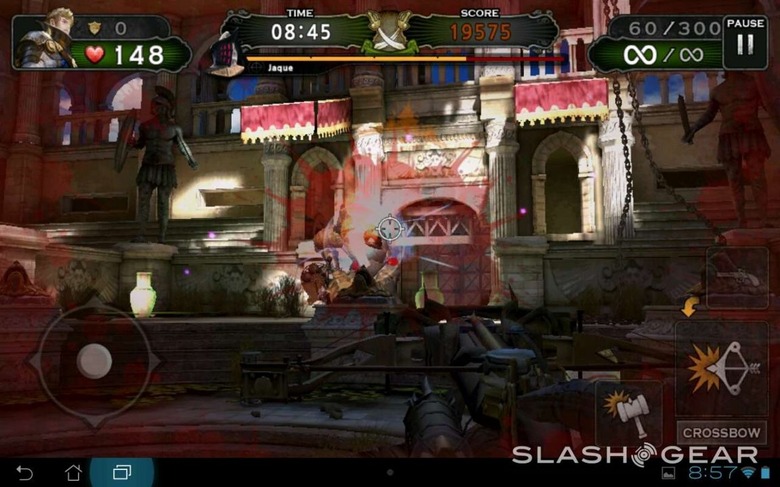Go to the Android home screen
780x487 pixels.
(x=73, y=472)
